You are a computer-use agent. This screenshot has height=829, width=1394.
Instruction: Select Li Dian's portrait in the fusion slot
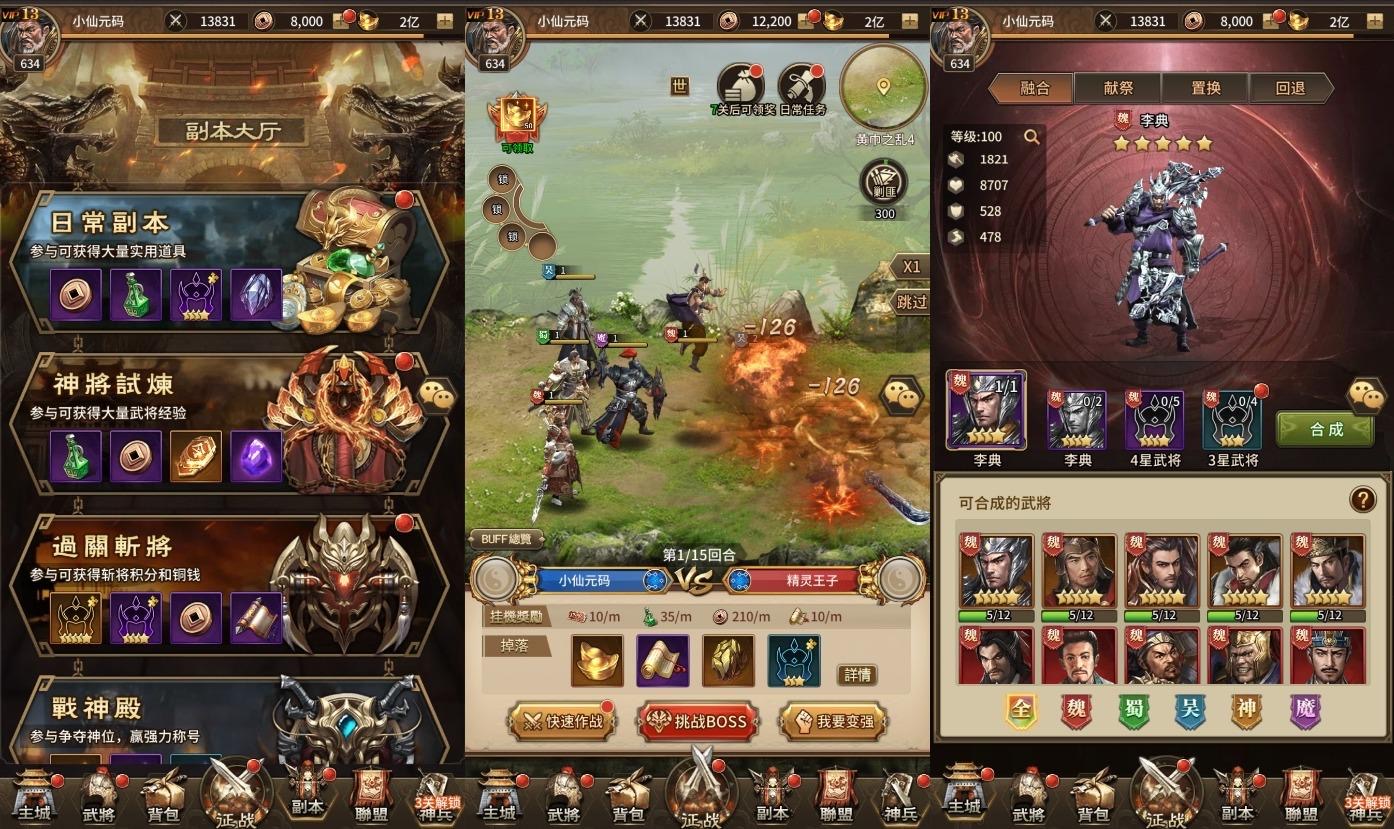click(988, 410)
